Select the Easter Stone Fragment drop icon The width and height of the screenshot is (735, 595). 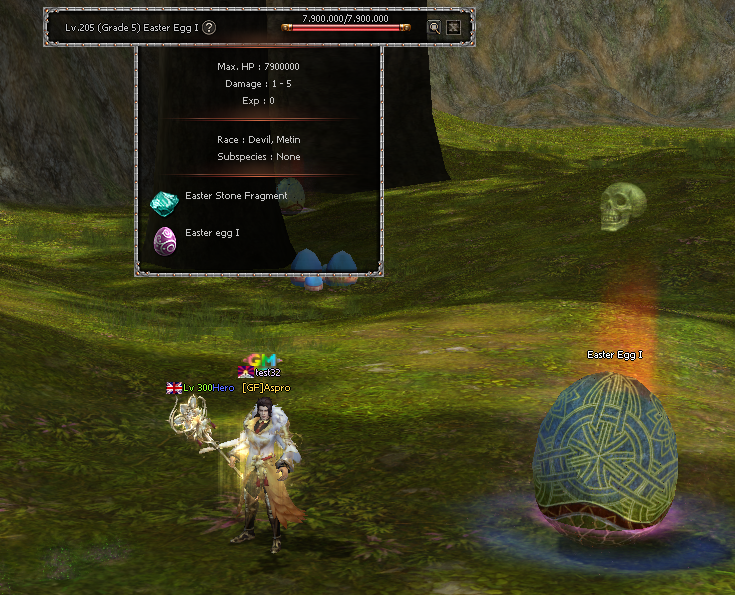pos(163,203)
